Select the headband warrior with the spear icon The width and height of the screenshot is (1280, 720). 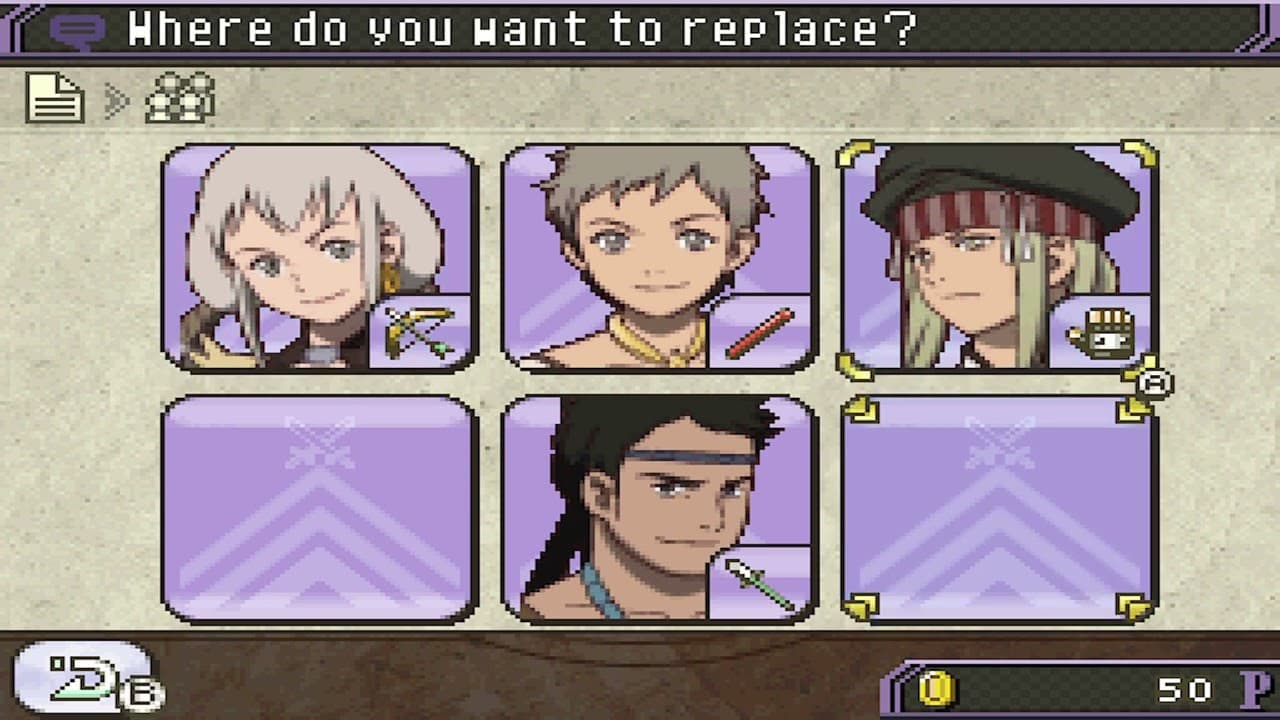(659, 509)
